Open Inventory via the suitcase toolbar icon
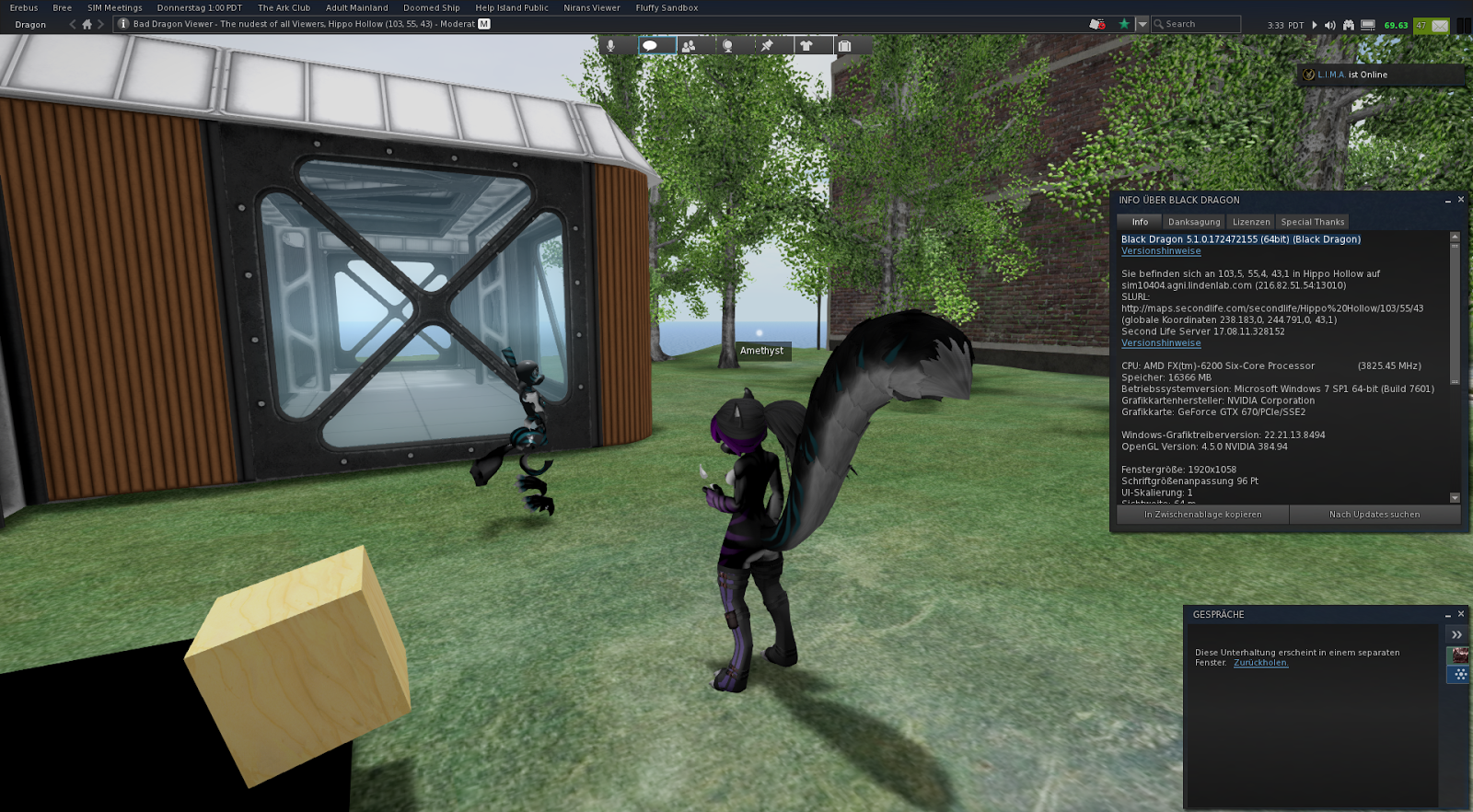This screenshot has height=812, width=1473. (845, 45)
